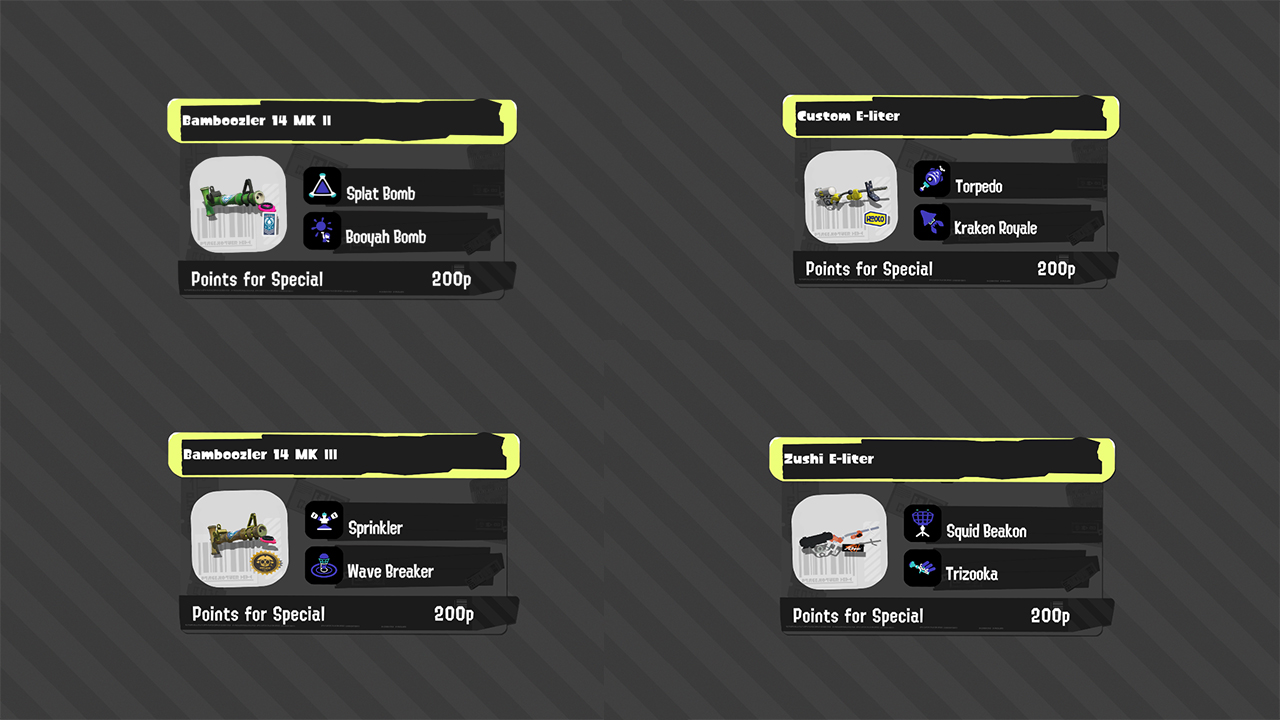Open the Bamboozler 14 MK II weapon thumbnail

(237, 204)
